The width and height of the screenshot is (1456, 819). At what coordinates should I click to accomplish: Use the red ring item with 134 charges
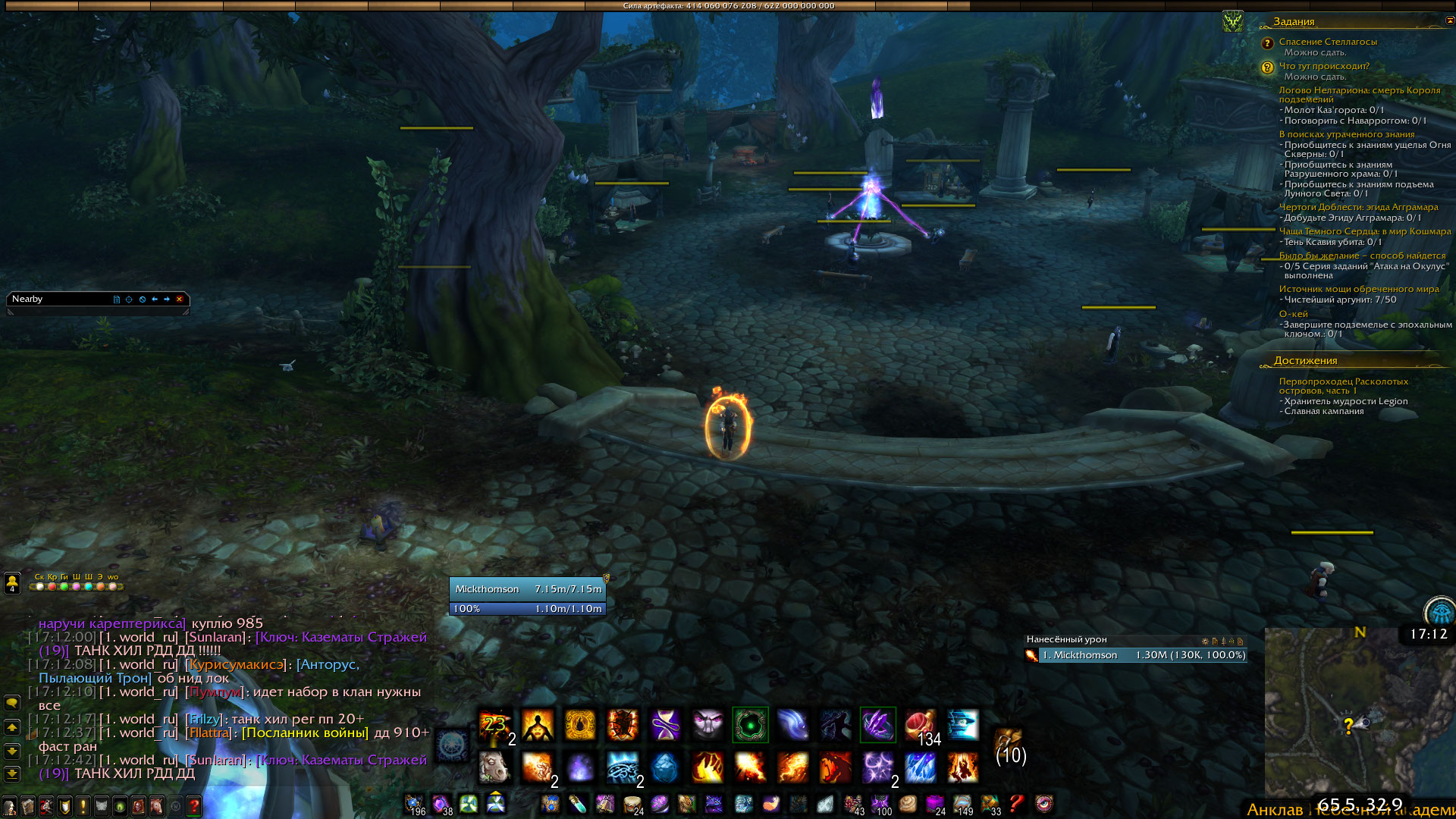point(920,725)
